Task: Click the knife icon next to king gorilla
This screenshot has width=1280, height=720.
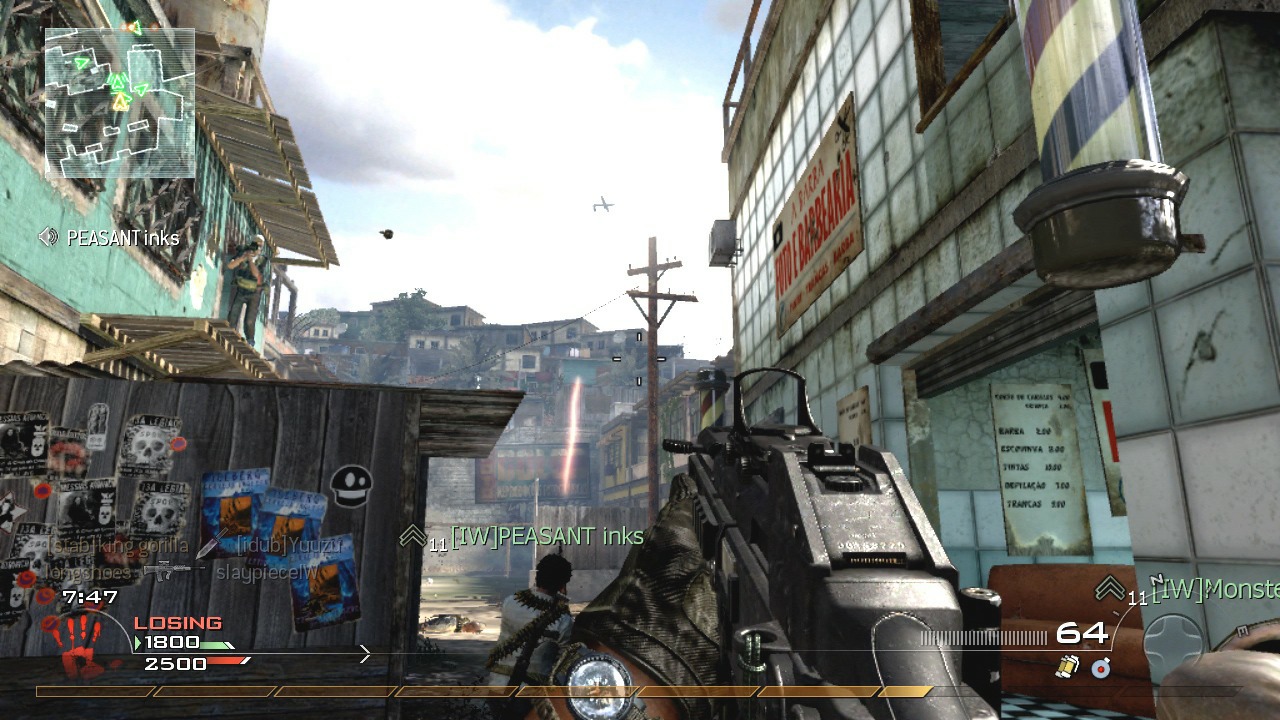Action: click(x=209, y=545)
